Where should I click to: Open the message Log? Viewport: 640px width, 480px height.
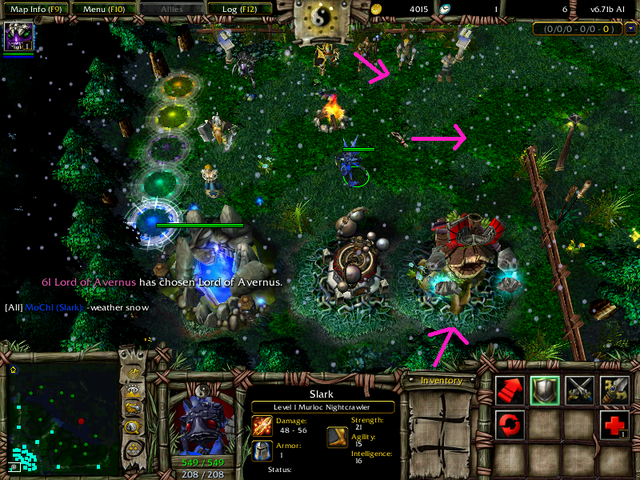pos(232,7)
